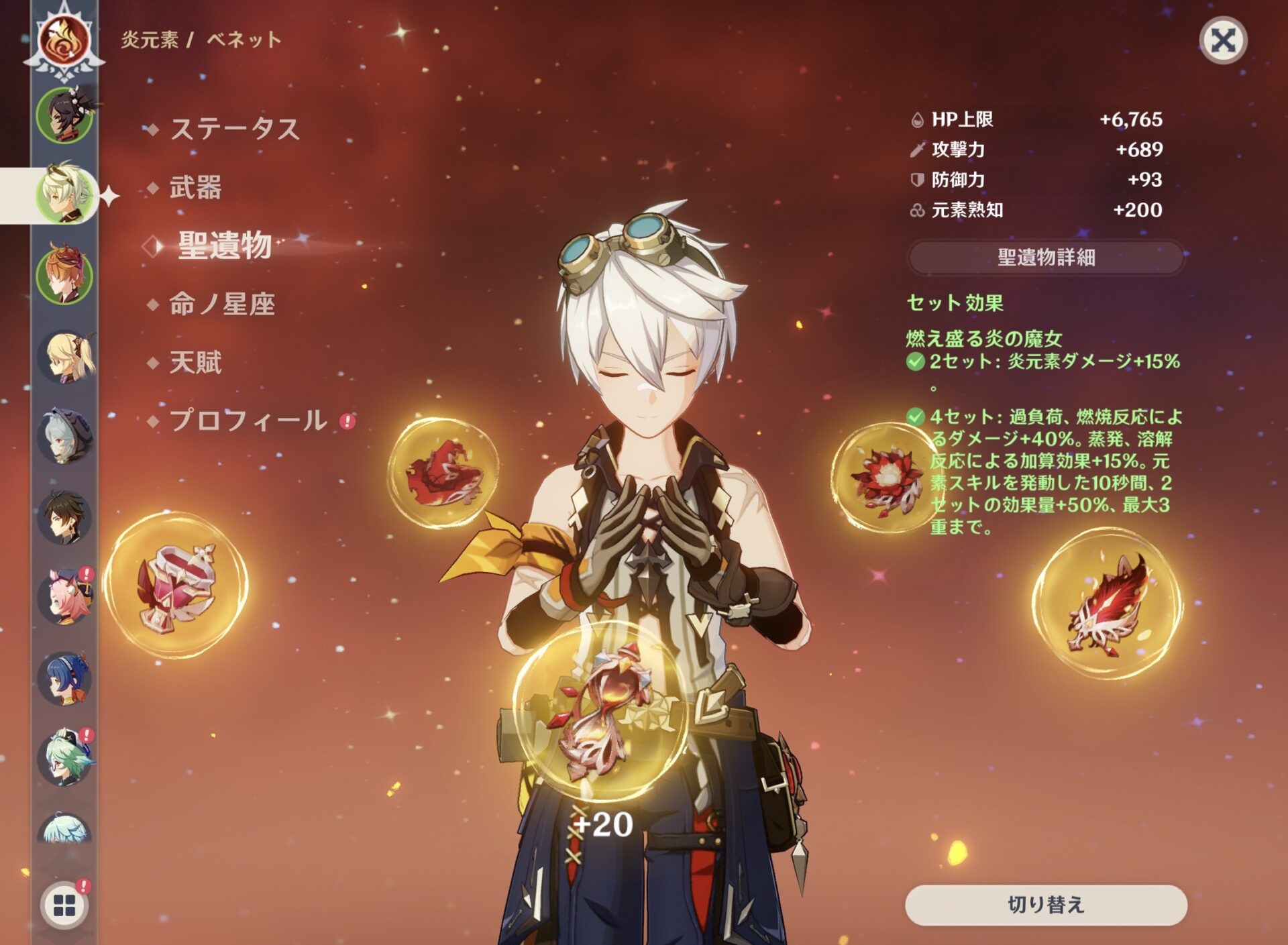Open the プロフィール profile menu
Viewport: 1288px width, 945px height.
(x=248, y=421)
